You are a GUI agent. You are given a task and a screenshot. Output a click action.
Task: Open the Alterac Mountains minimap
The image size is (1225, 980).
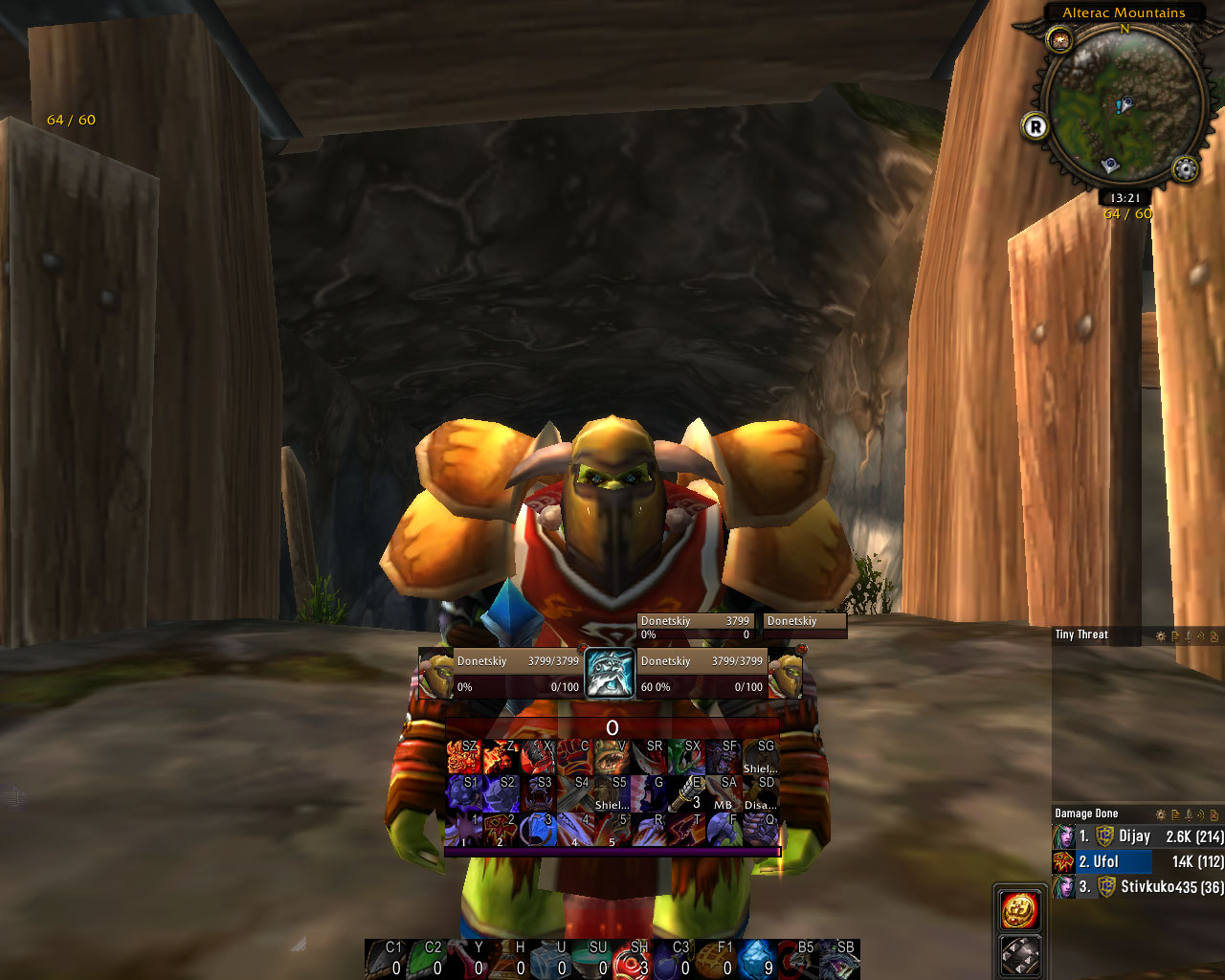[1124, 105]
